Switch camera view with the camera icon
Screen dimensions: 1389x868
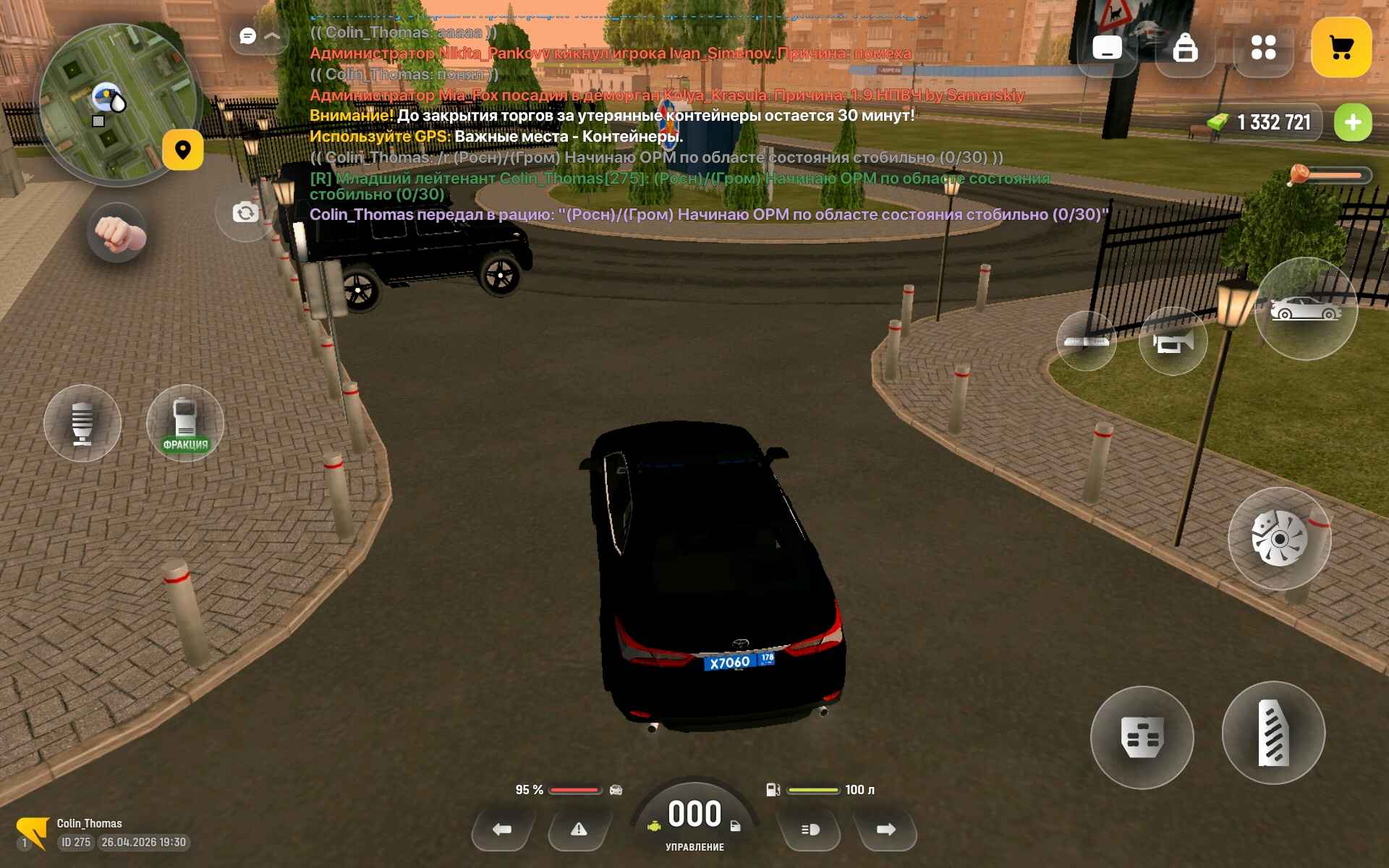click(x=245, y=213)
